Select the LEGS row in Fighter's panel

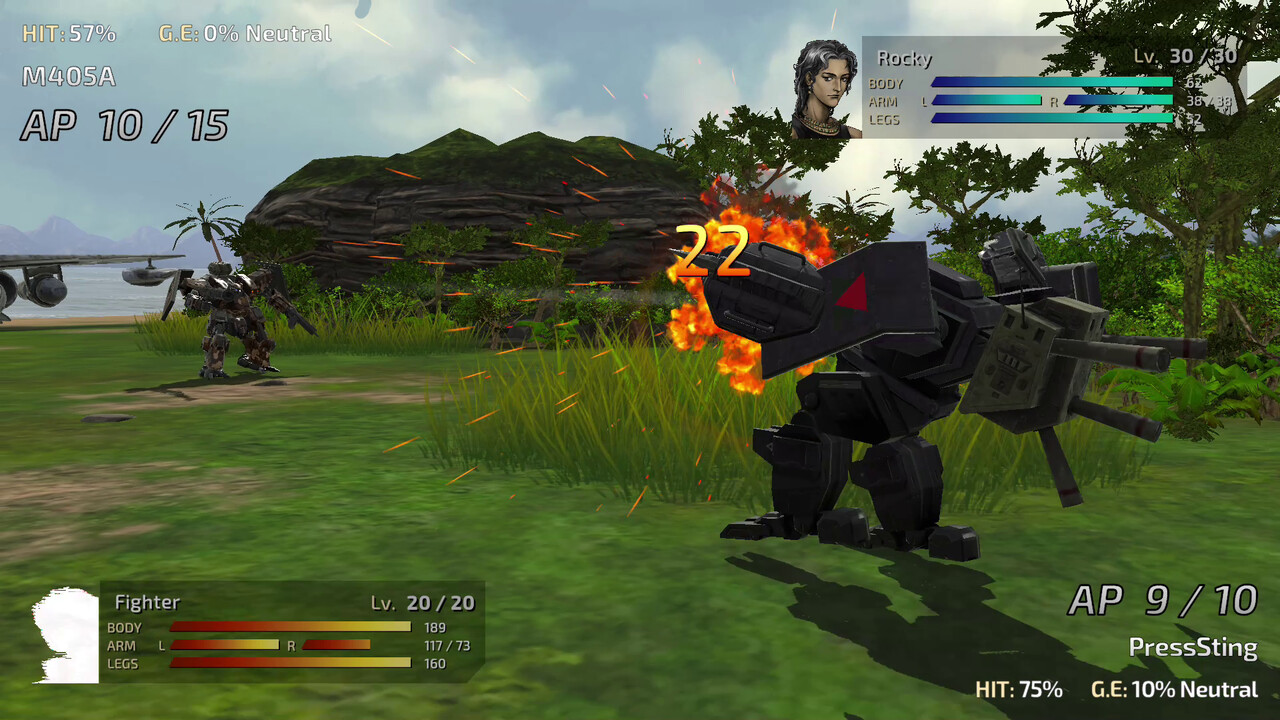122,664
